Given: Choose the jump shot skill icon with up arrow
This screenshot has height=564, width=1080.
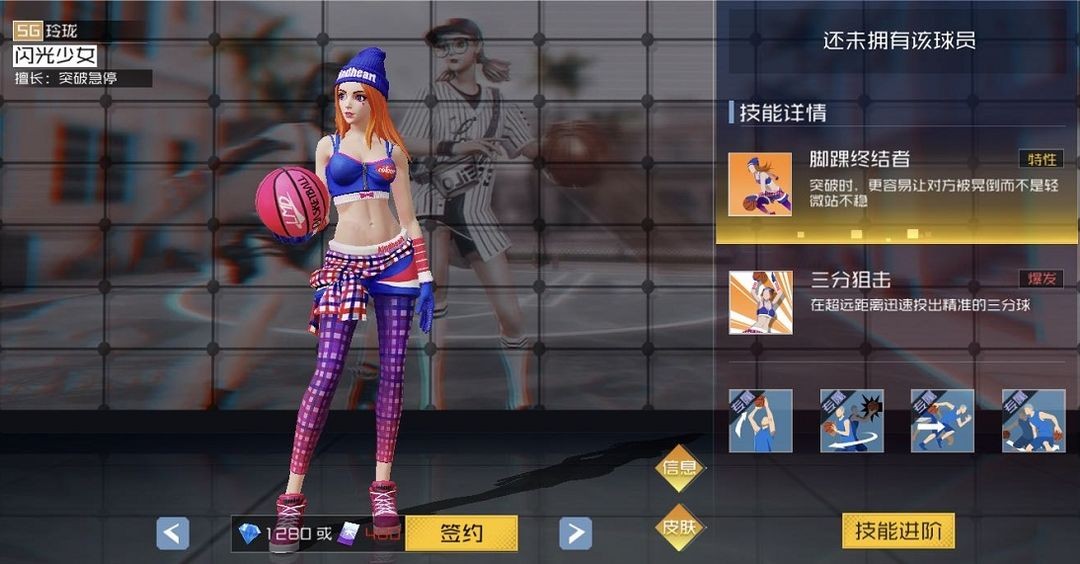Looking at the screenshot, I should (760, 421).
